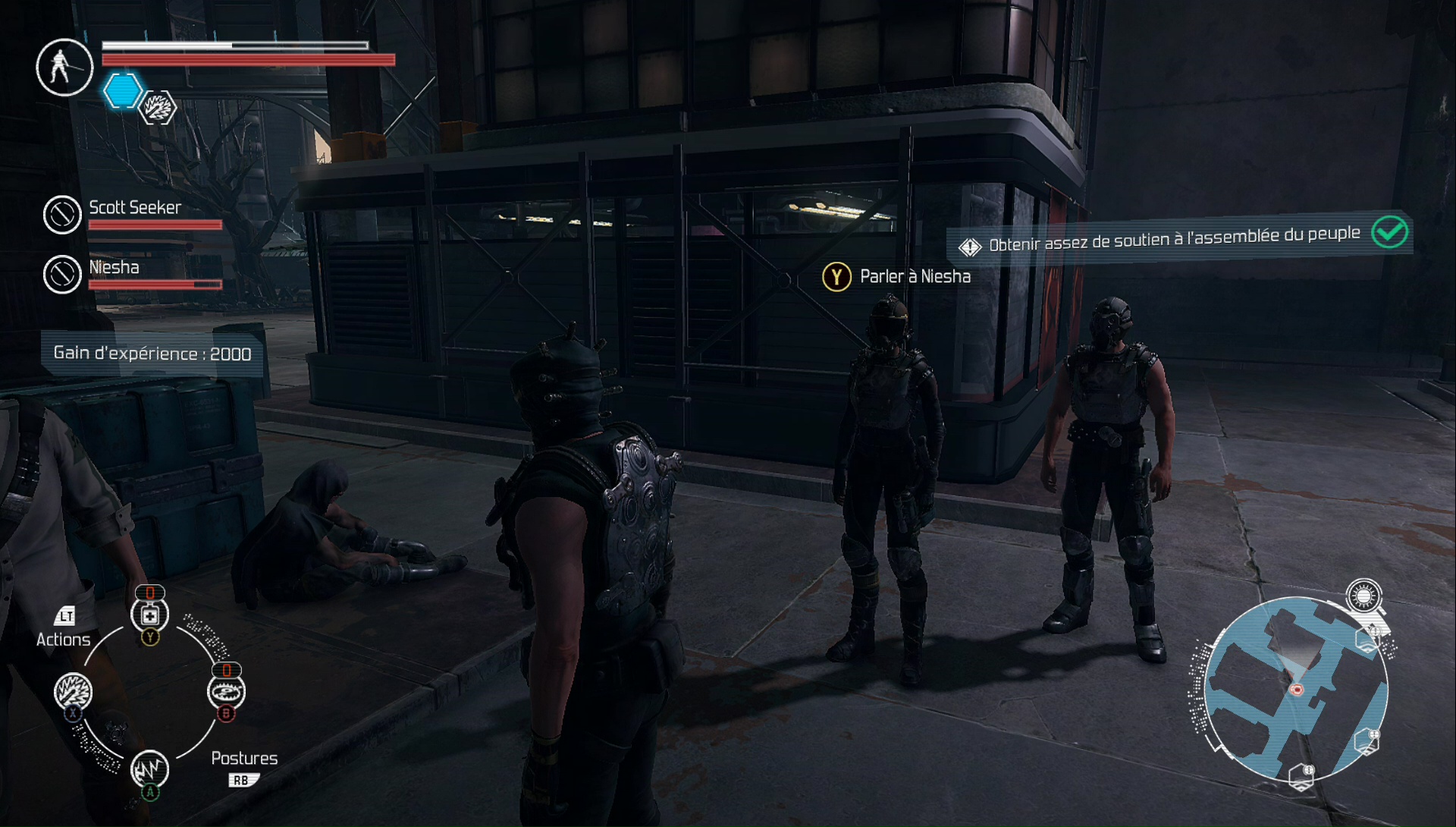Open the circular minimap
The height and width of the screenshot is (827, 1456).
tap(1295, 687)
